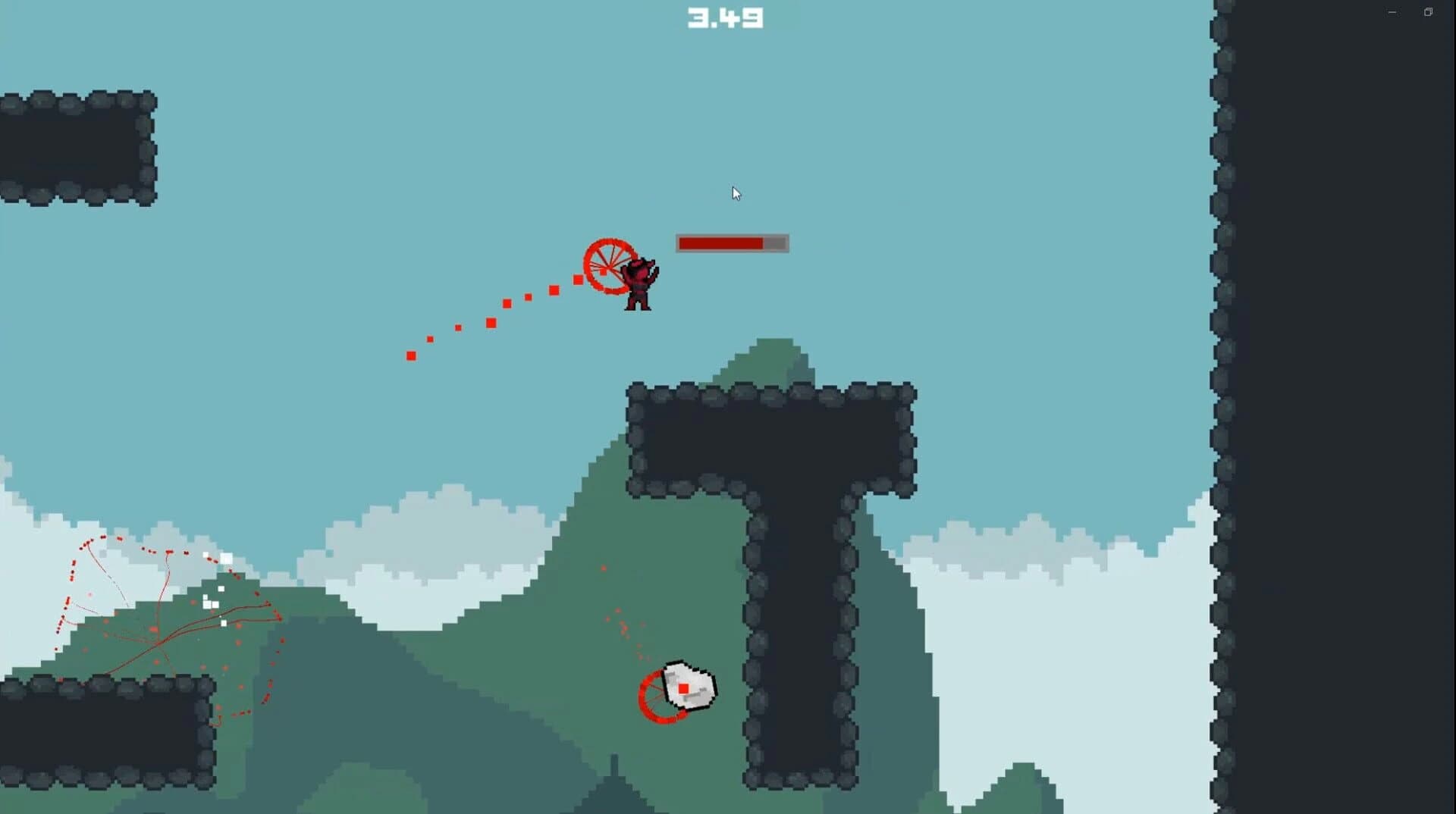
Task: Click the player's raised arm
Action: (655, 273)
